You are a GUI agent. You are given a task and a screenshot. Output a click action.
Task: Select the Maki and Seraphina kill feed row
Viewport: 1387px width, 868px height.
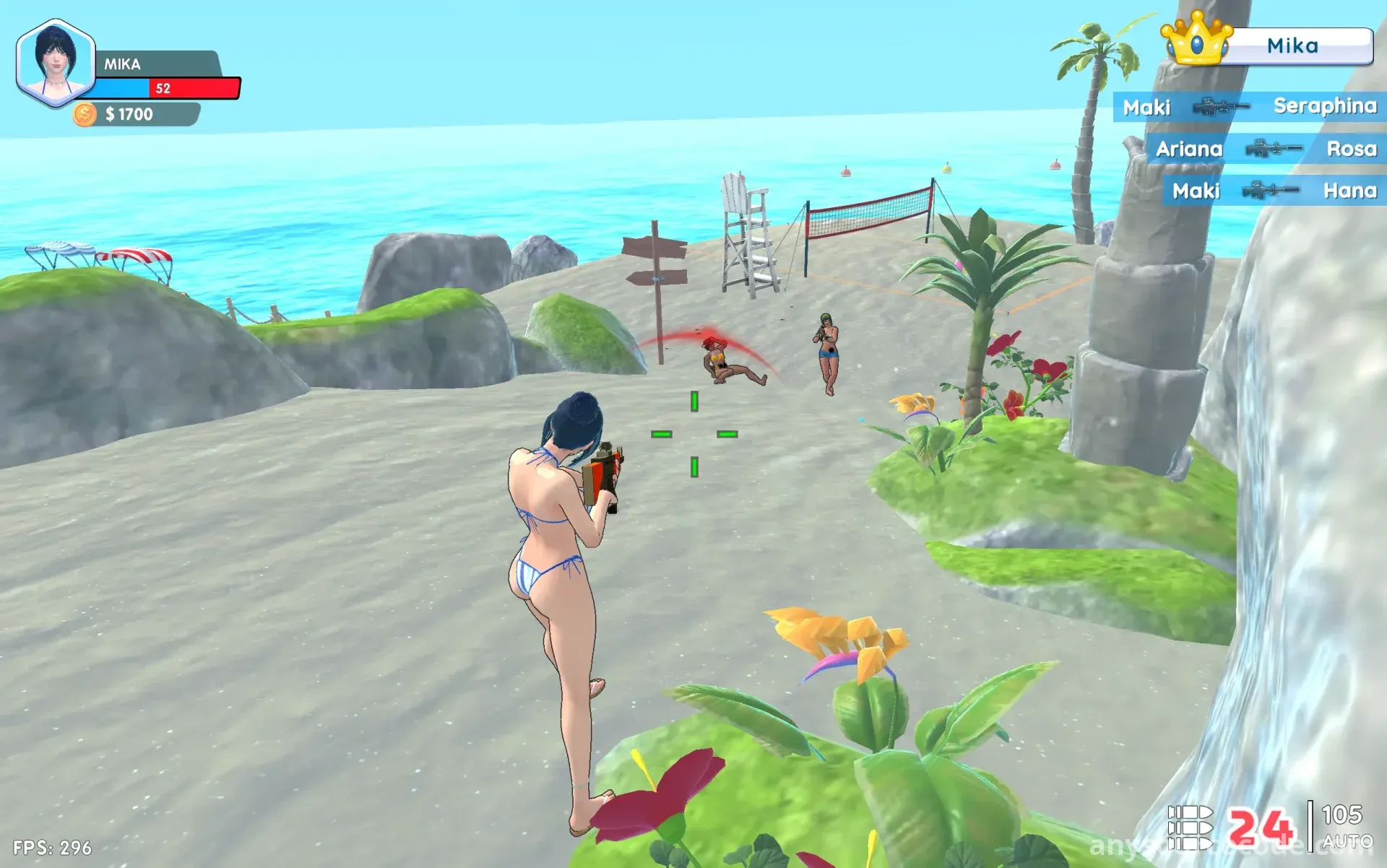pos(1249,107)
